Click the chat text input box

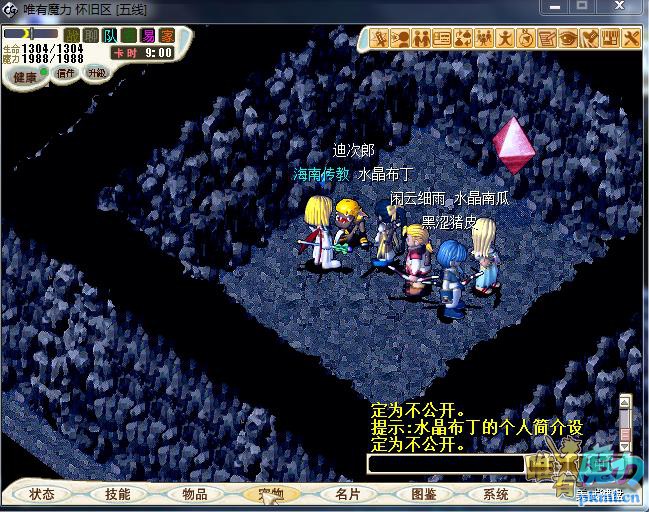[445, 464]
